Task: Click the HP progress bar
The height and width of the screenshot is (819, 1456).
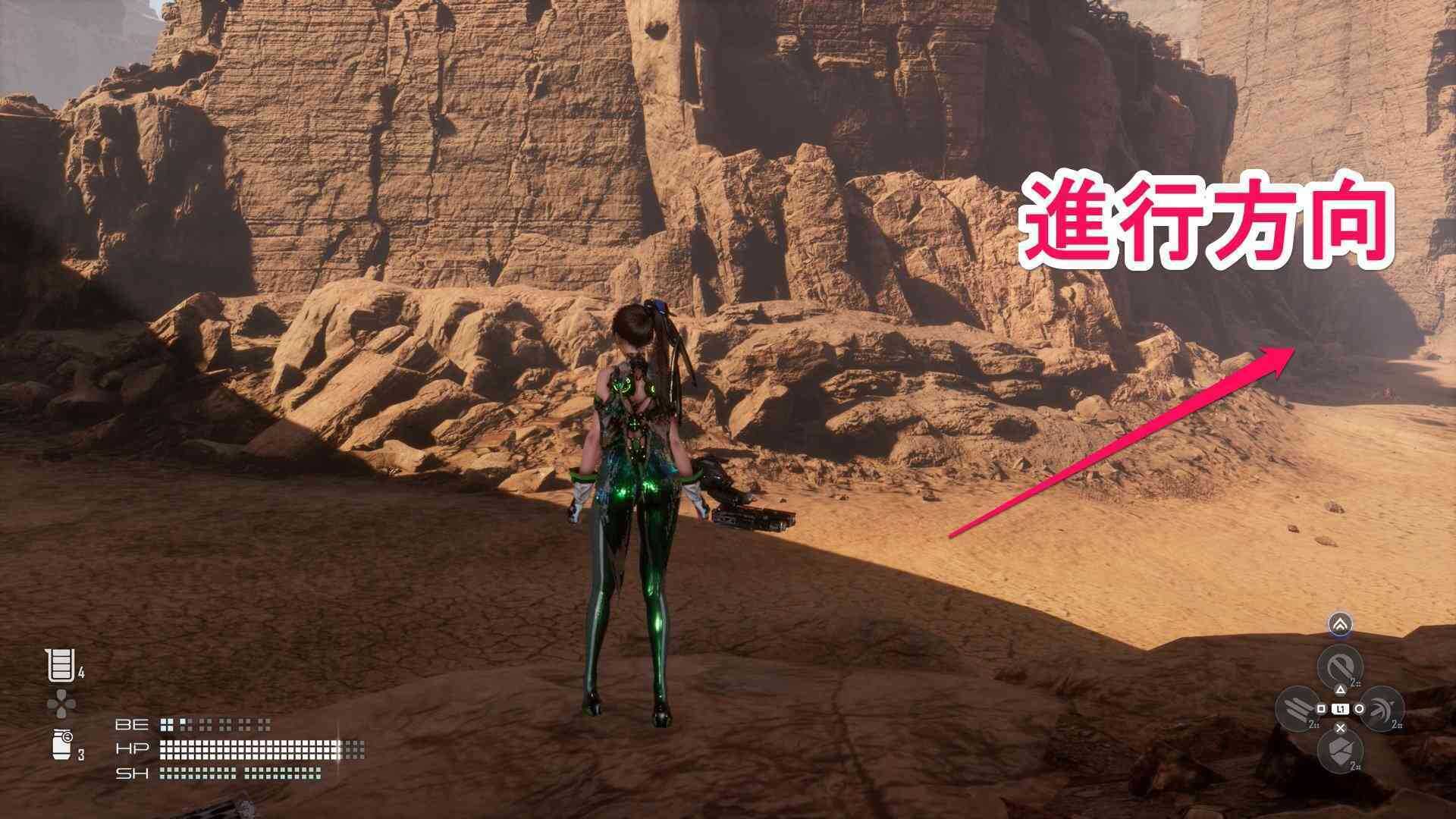Action: pyautogui.click(x=249, y=748)
